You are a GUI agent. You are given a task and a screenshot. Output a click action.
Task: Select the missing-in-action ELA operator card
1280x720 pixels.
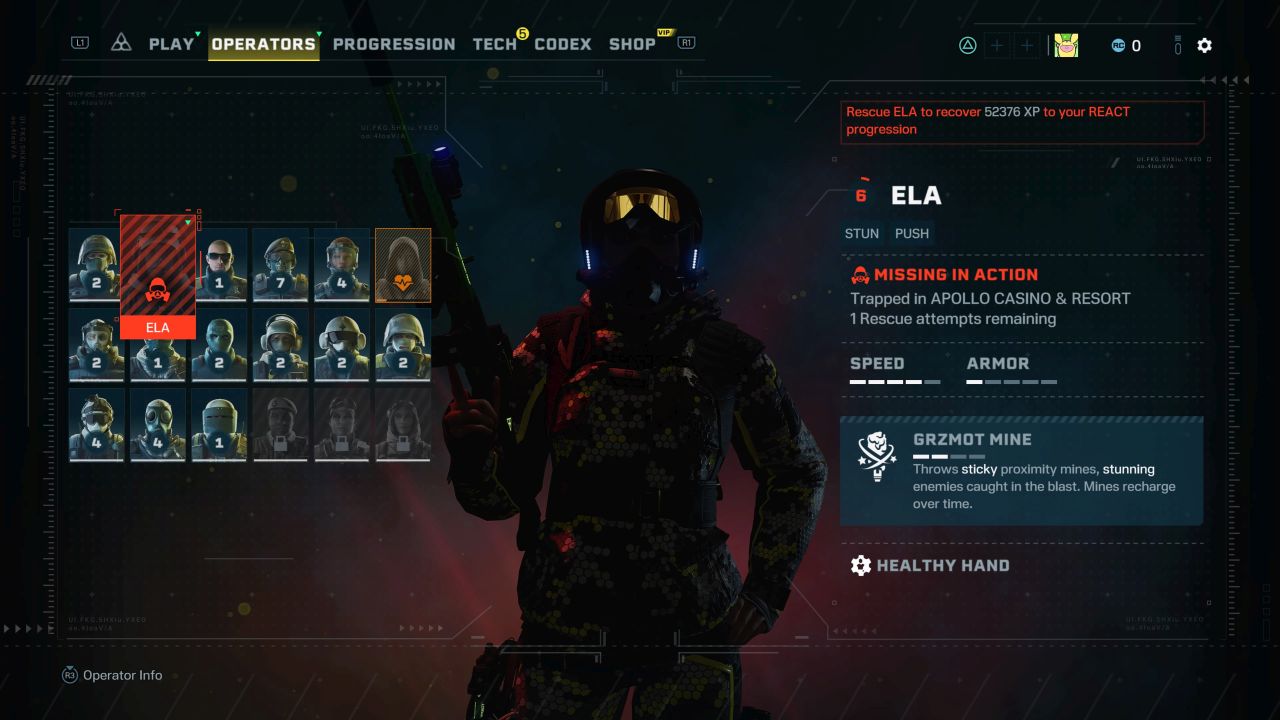(x=158, y=277)
